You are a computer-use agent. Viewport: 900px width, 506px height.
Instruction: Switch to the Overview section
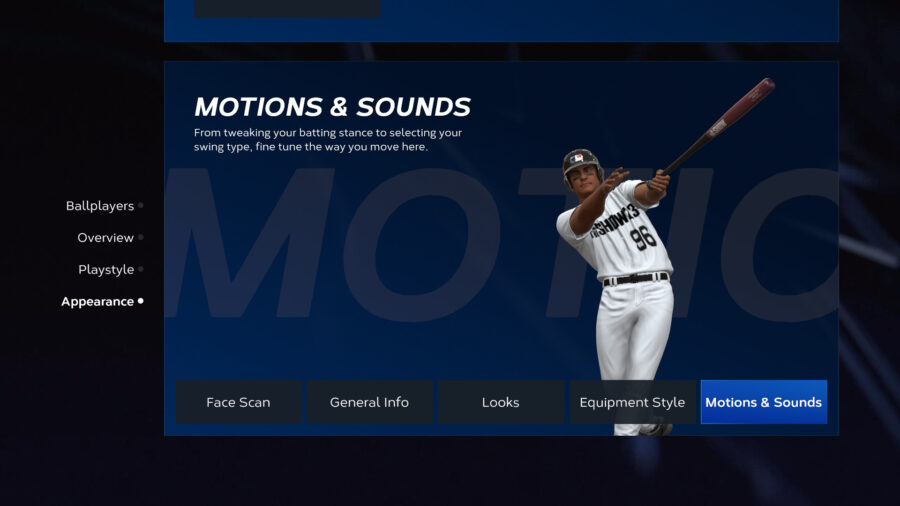click(105, 238)
